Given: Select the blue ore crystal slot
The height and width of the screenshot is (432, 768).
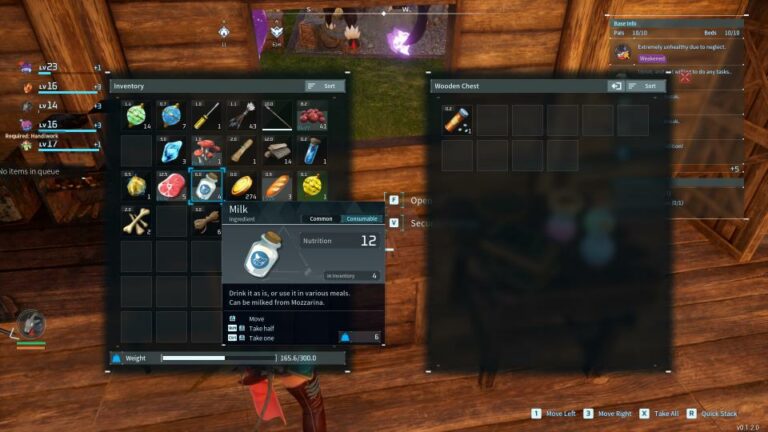Looking at the screenshot, I should pyautogui.click(x=171, y=151).
